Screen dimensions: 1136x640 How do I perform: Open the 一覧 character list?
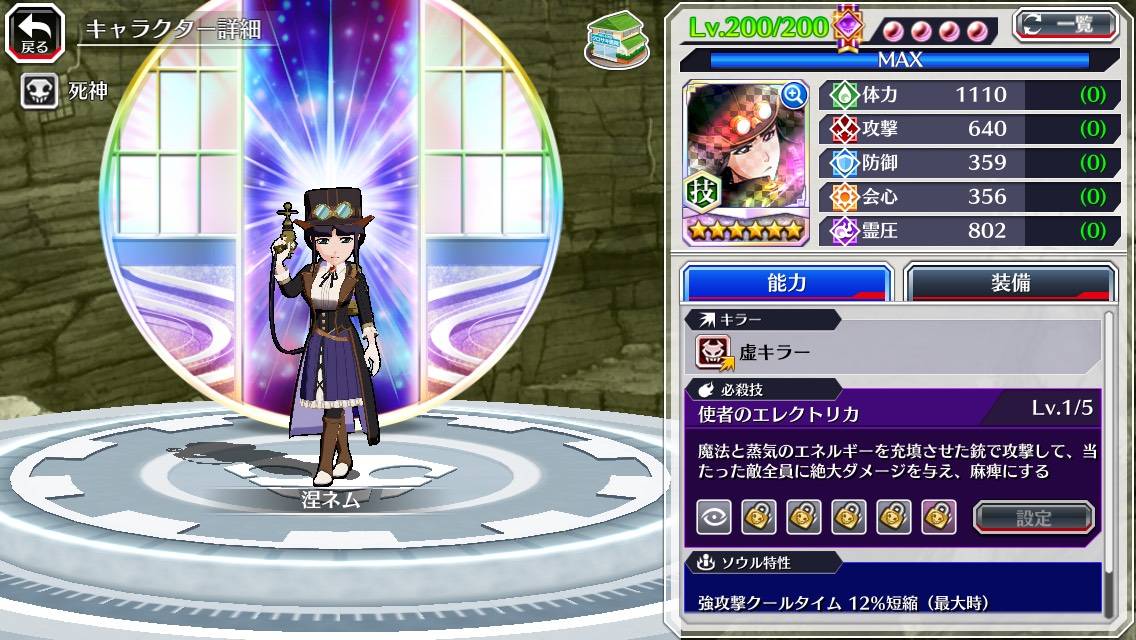click(1066, 24)
